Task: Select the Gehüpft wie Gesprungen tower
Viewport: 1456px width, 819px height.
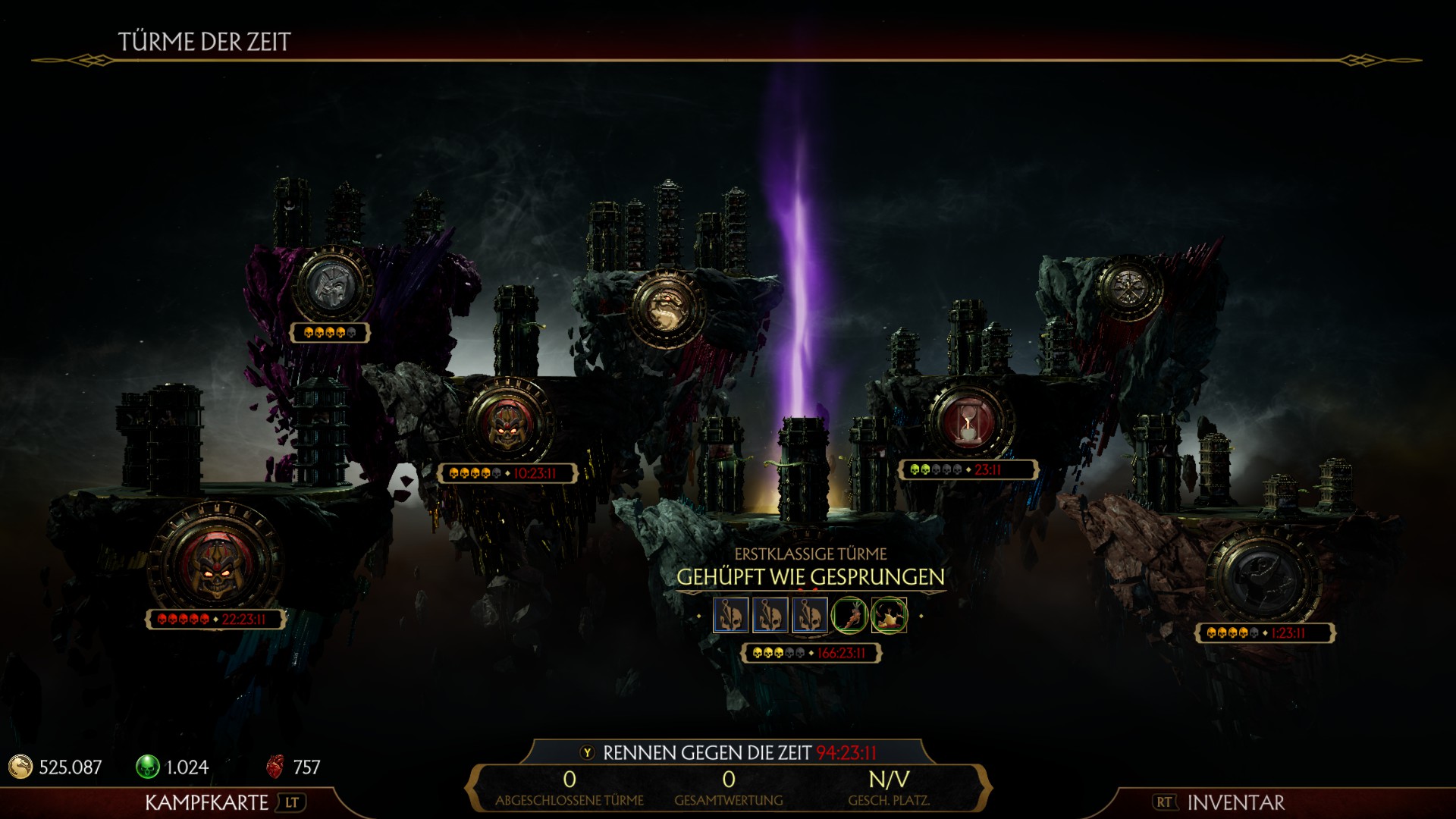Action: pyautogui.click(x=810, y=578)
